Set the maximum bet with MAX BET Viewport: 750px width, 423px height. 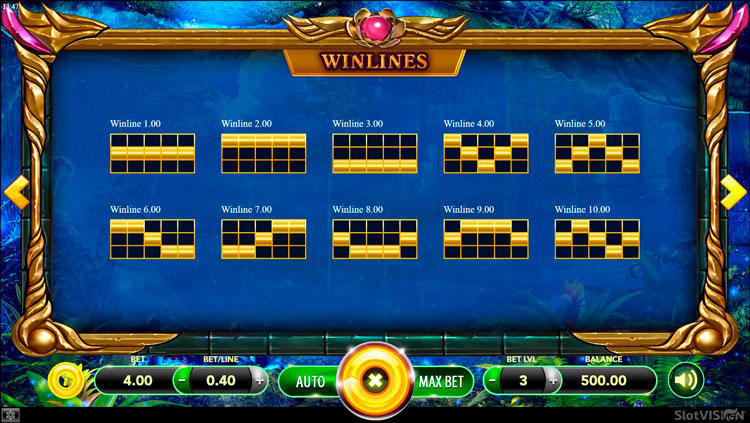pyautogui.click(x=440, y=381)
